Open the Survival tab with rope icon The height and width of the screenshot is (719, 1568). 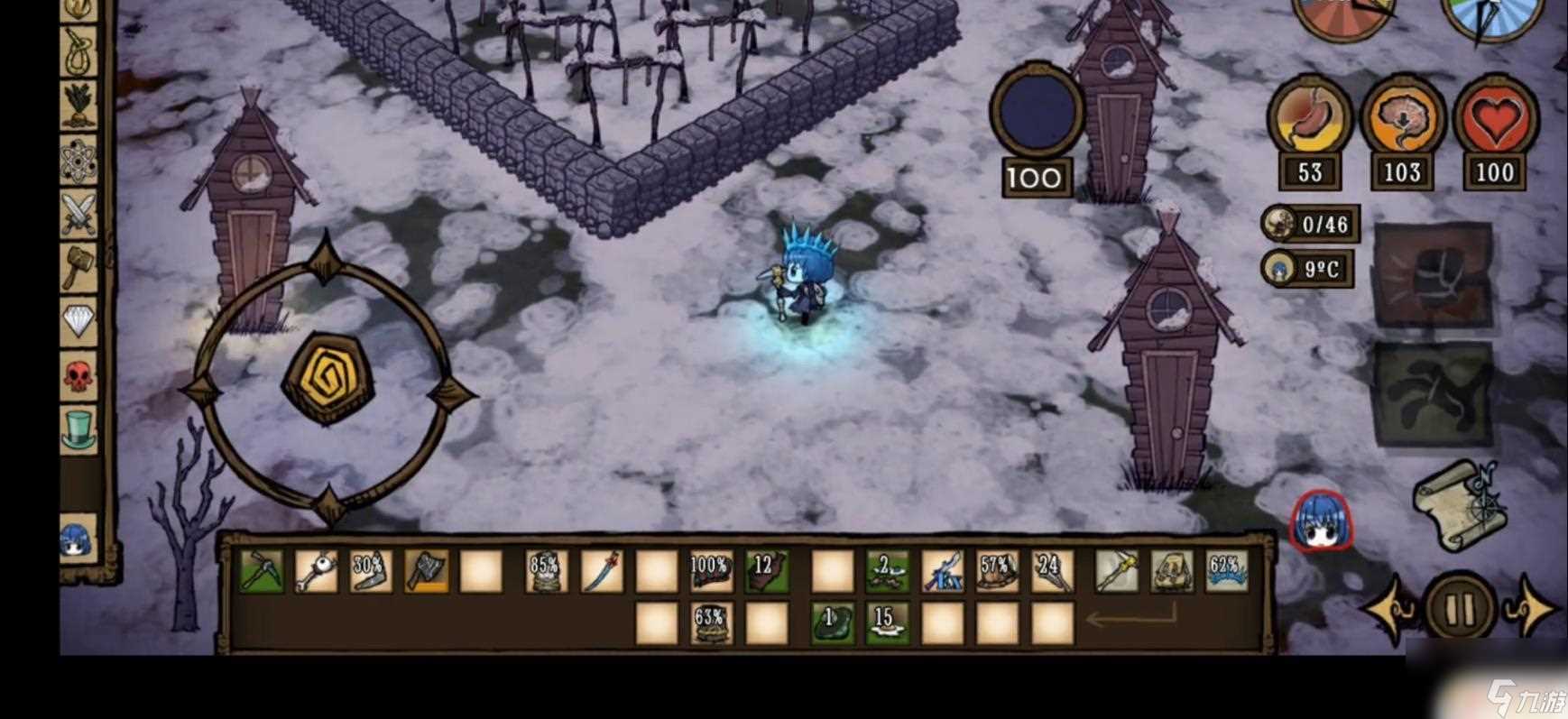pyautogui.click(x=78, y=52)
